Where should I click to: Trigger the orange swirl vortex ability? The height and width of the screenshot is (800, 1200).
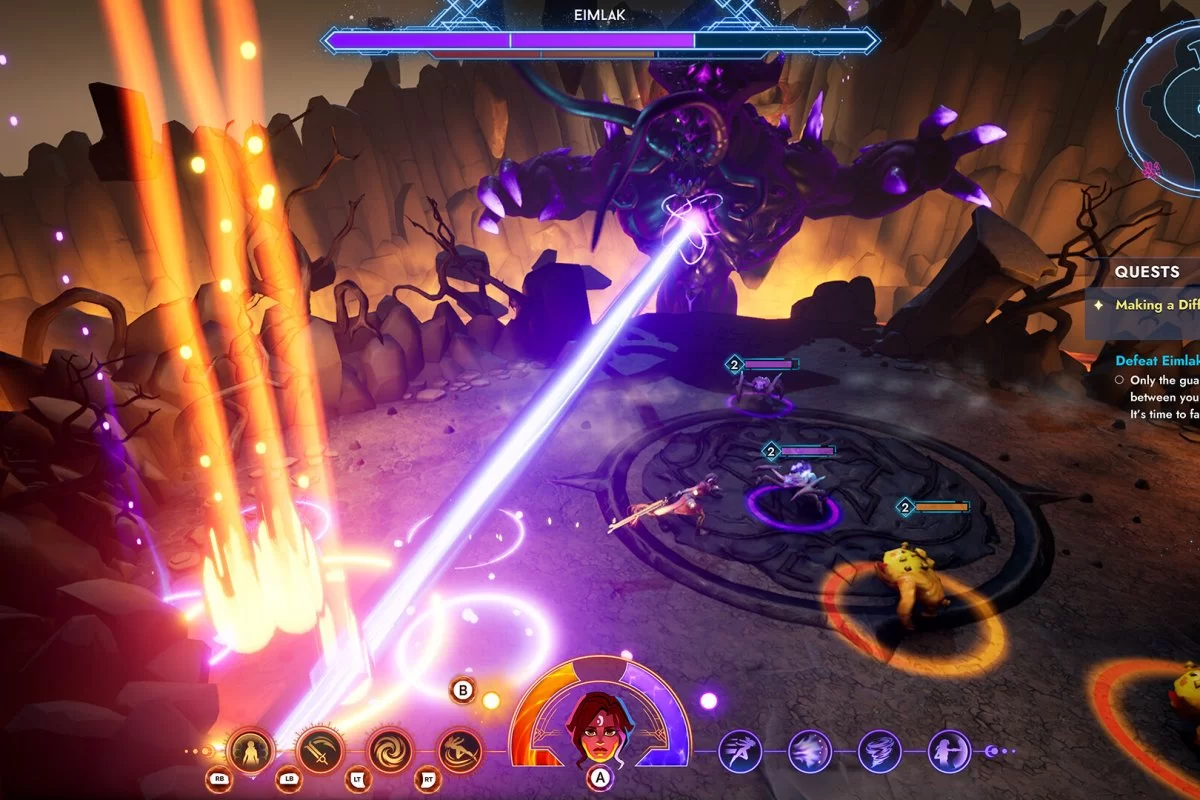tap(390, 750)
